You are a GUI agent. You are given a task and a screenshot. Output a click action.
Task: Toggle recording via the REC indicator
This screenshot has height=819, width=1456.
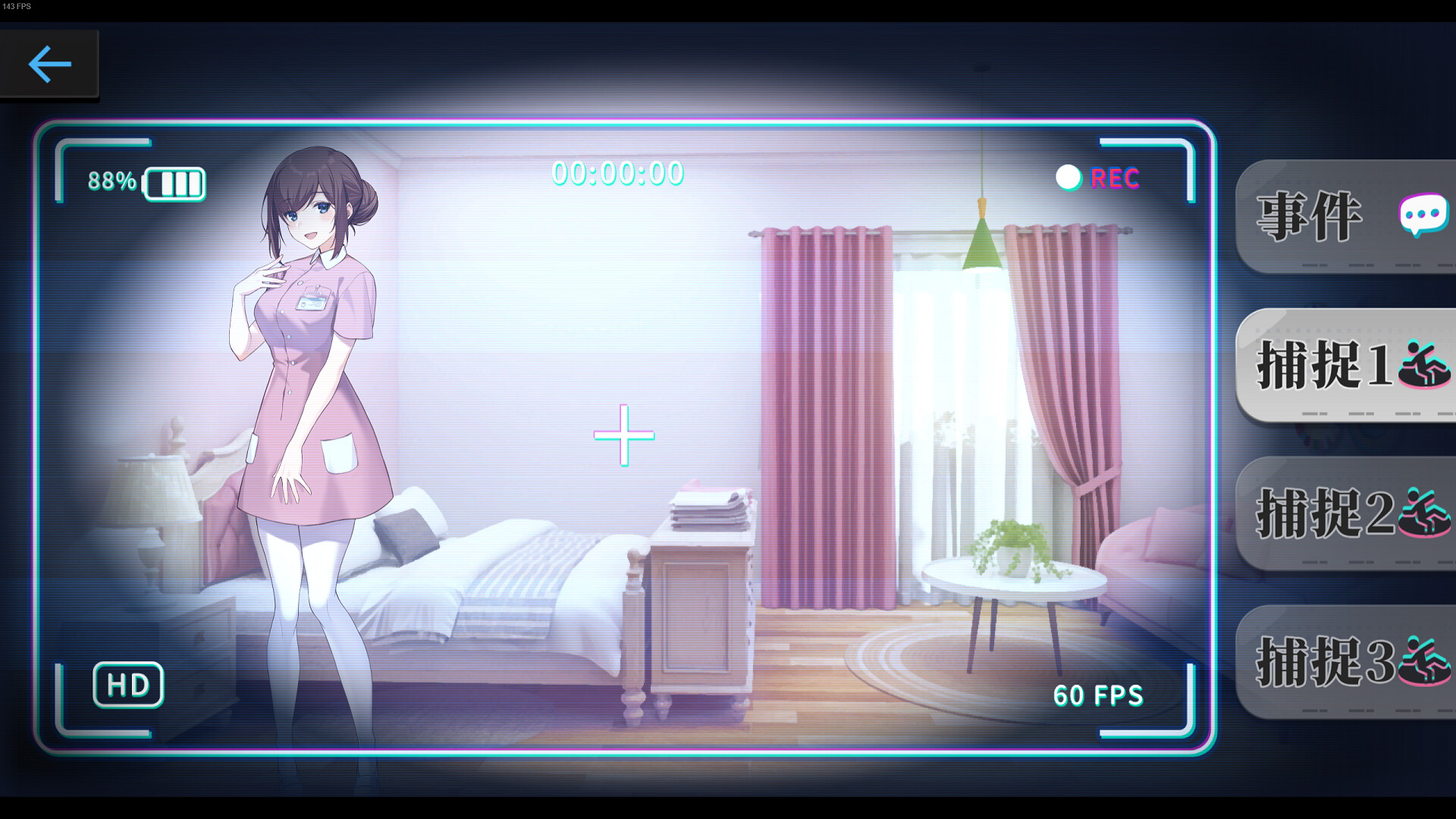coord(1113,177)
